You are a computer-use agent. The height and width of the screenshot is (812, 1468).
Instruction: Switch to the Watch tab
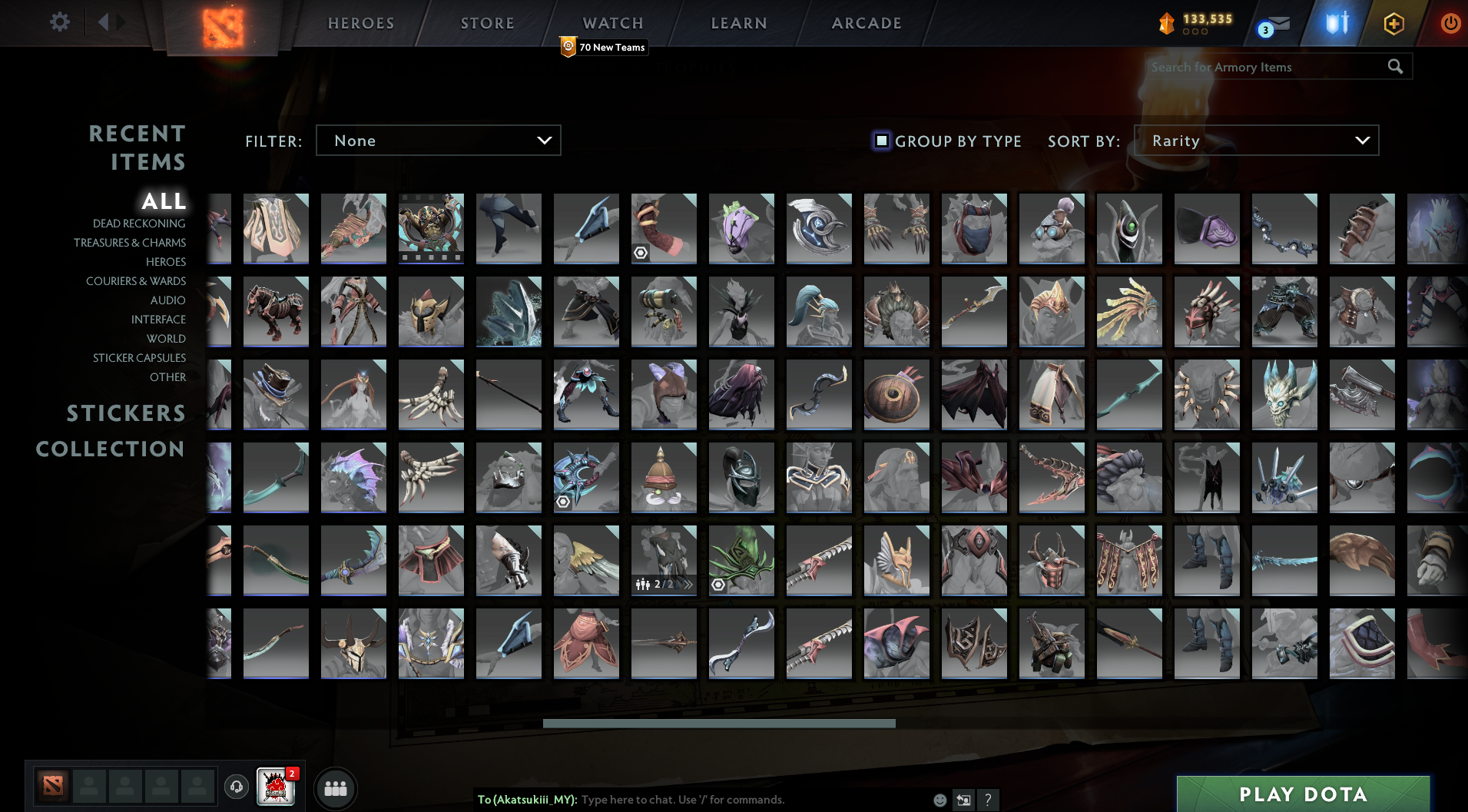click(x=612, y=22)
